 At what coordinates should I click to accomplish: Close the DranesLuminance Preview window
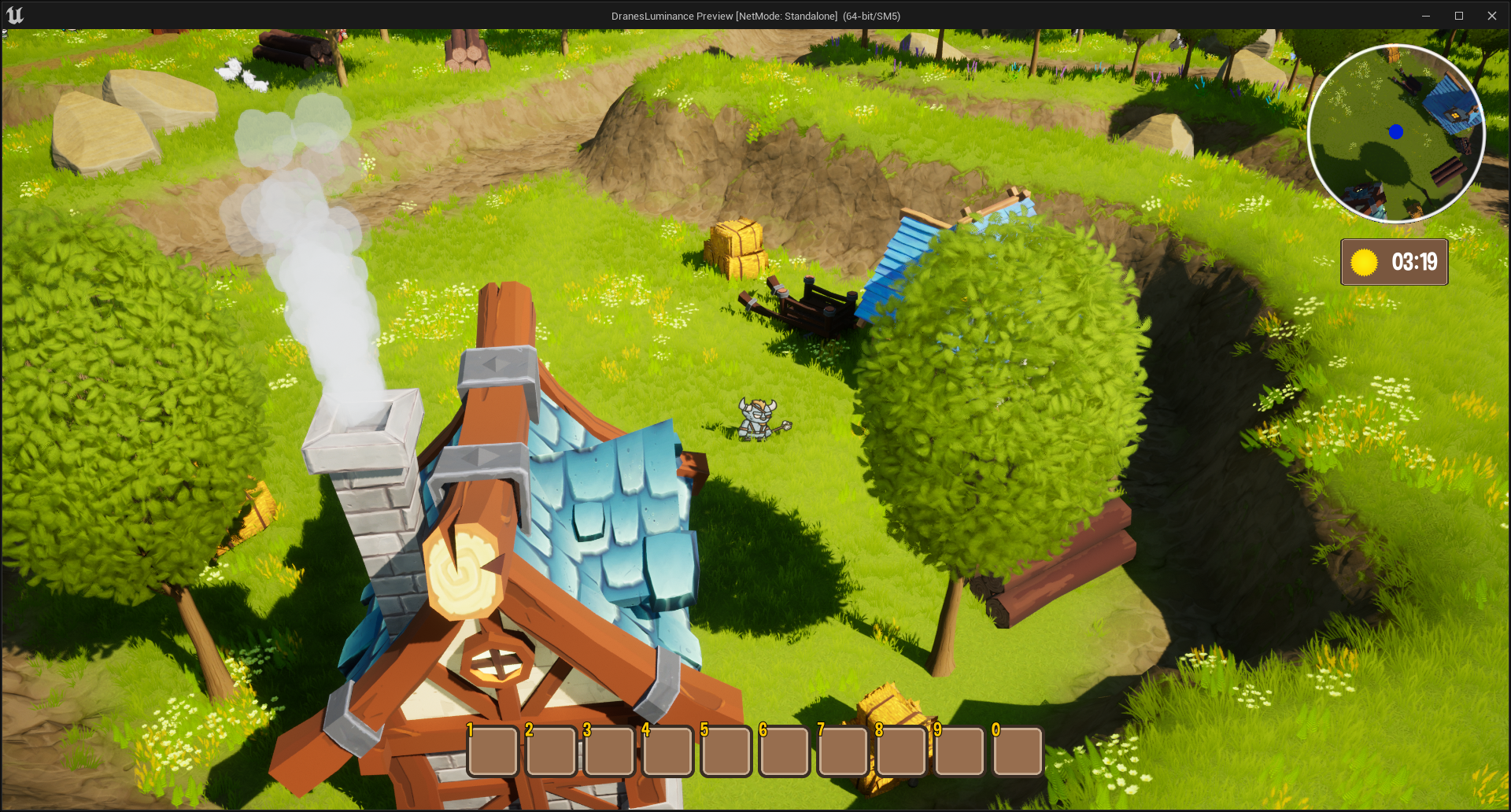click(x=1491, y=16)
